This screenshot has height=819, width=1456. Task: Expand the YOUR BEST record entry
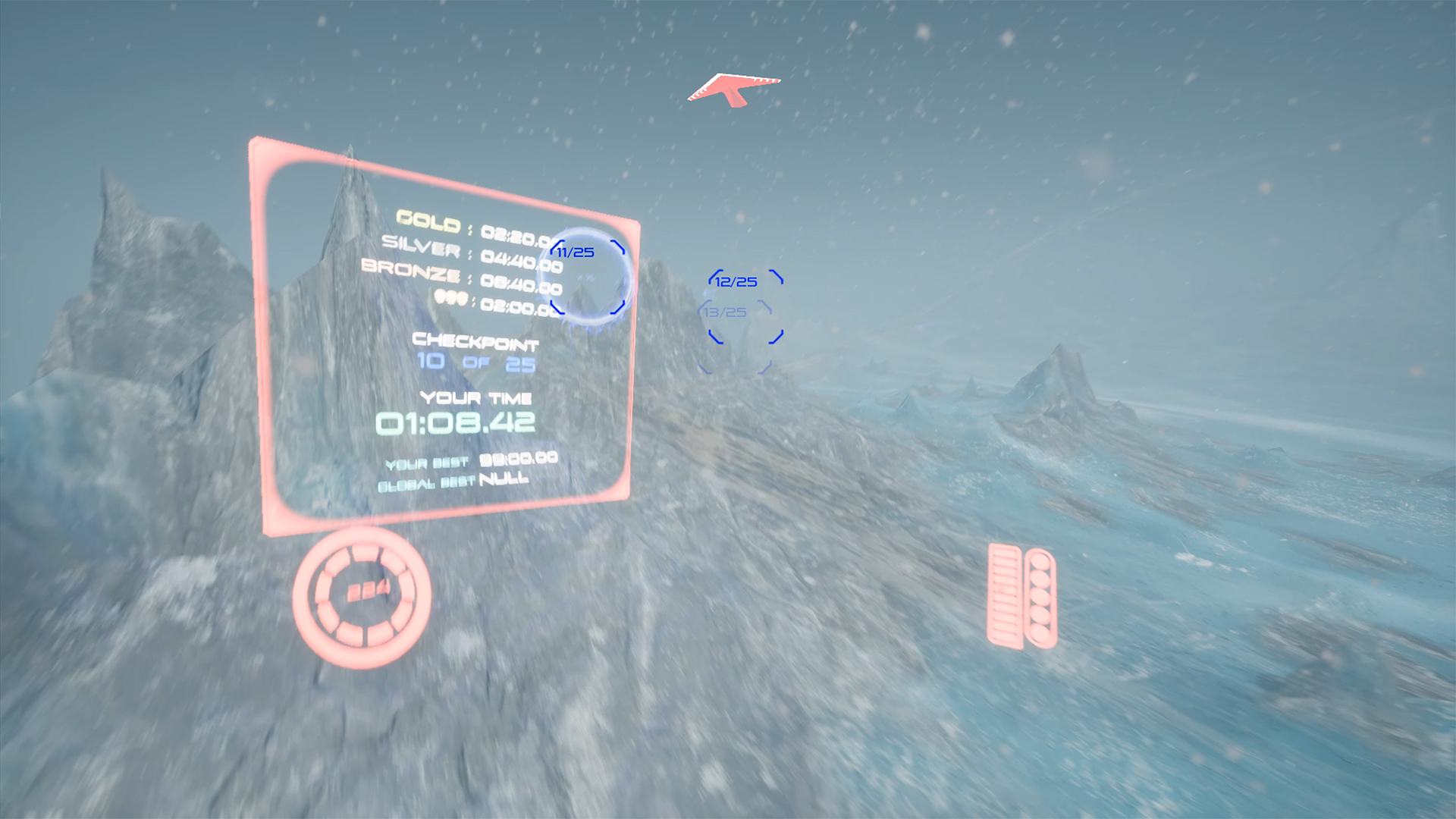pyautogui.click(x=470, y=460)
